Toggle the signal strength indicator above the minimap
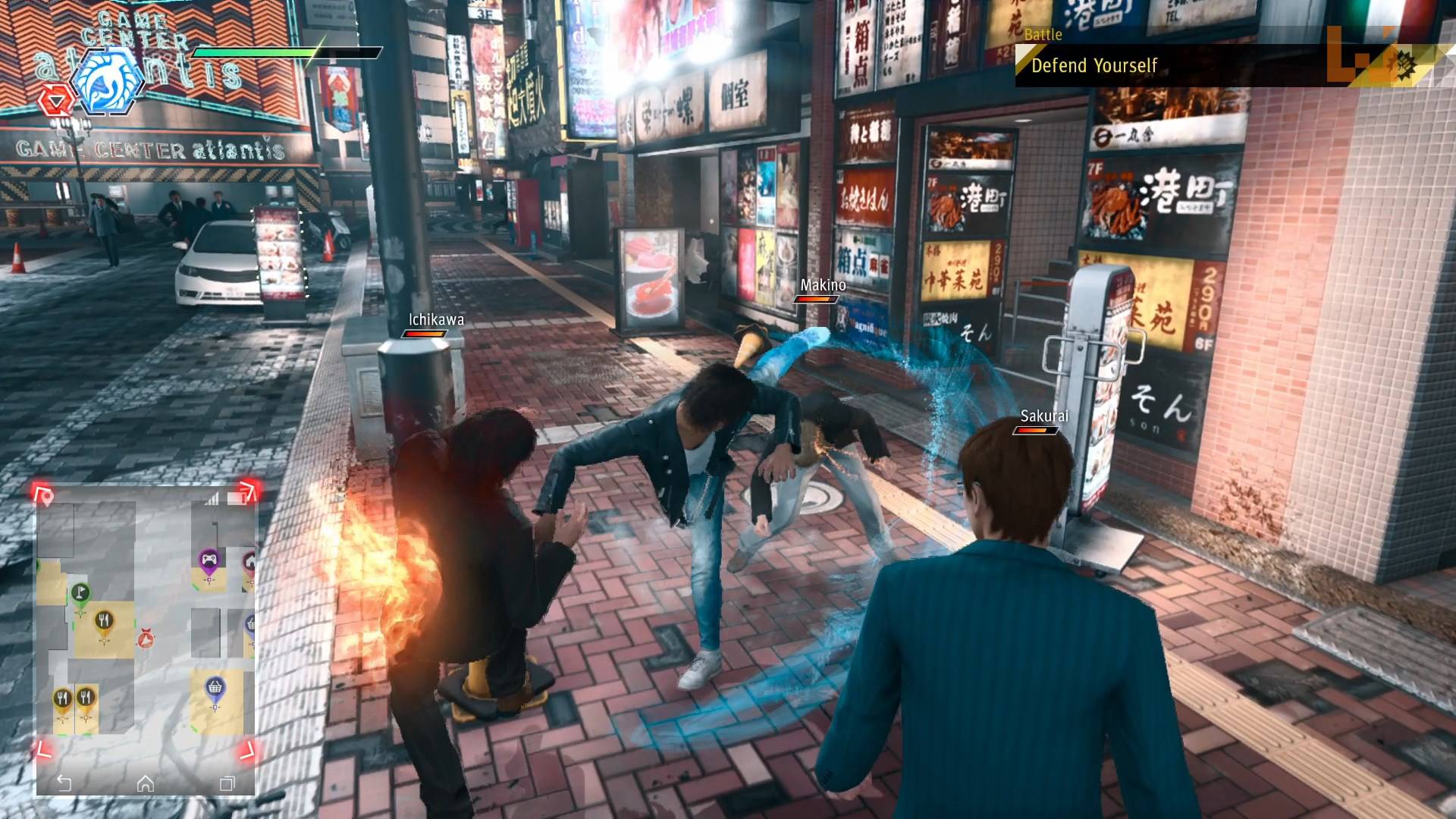The image size is (1456, 819). [212, 498]
